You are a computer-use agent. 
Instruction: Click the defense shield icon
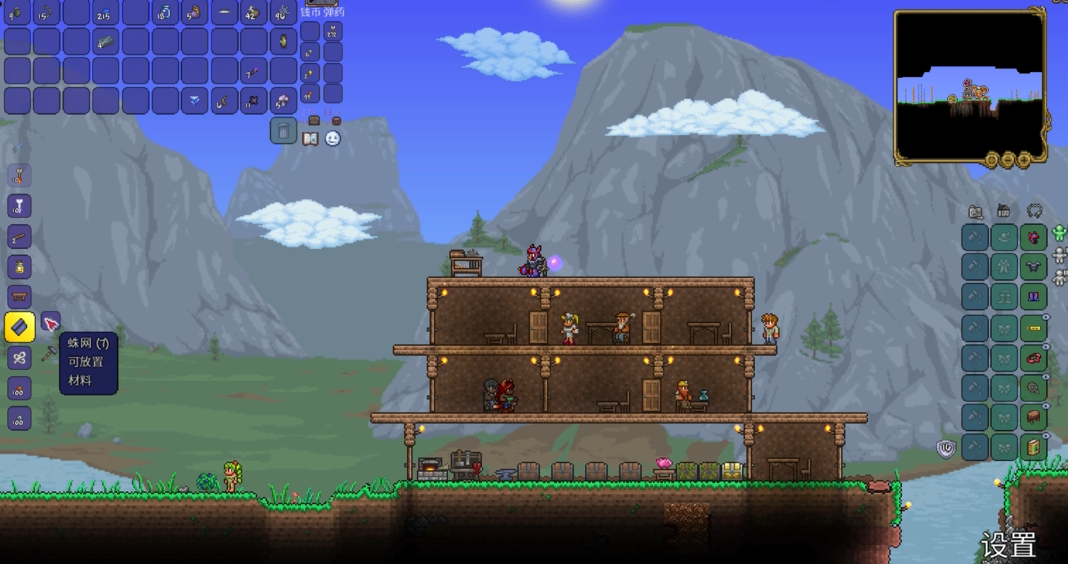pos(946,448)
